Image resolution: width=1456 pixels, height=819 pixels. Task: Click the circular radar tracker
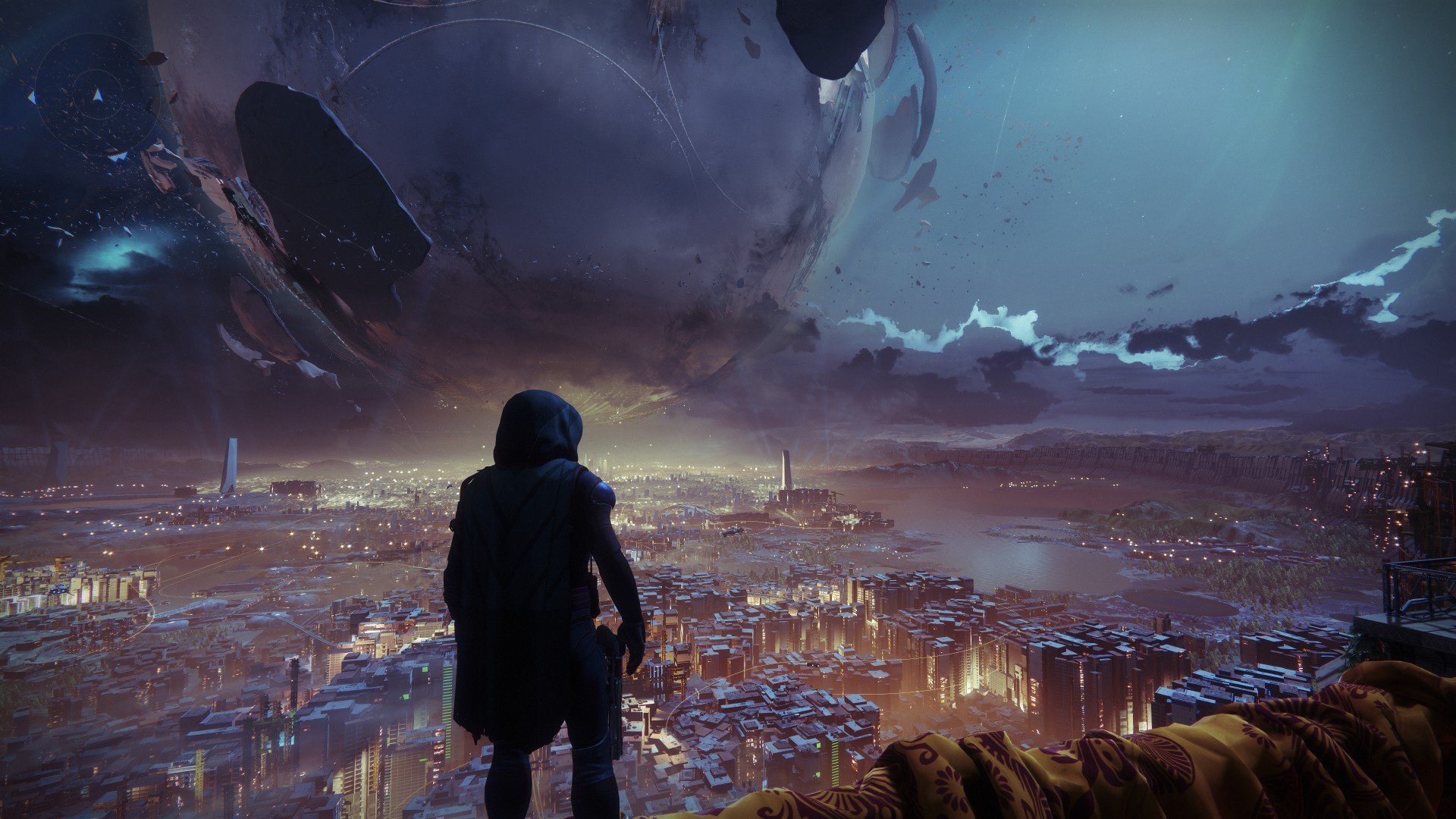[96, 96]
